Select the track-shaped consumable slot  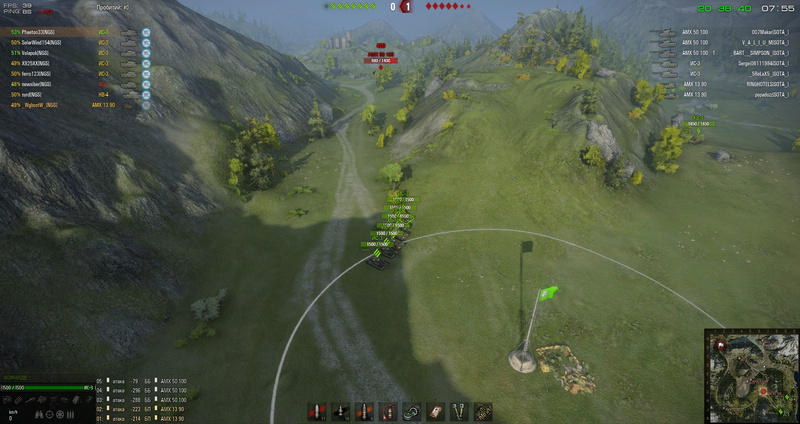click(410, 411)
